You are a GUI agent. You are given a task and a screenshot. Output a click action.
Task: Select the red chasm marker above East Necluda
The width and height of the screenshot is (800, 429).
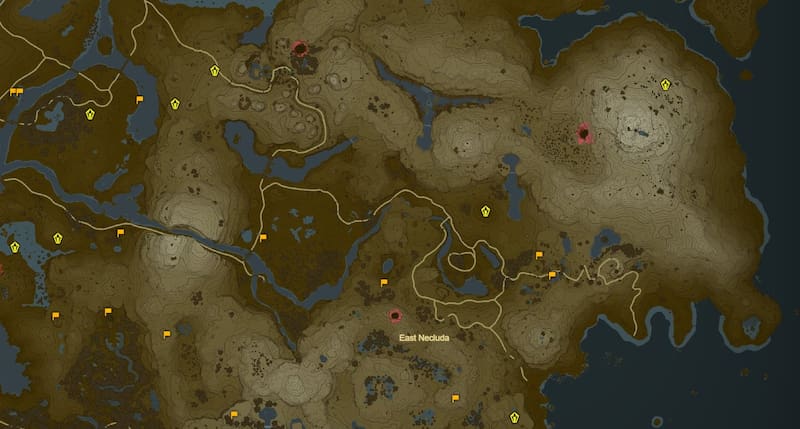pos(395,316)
